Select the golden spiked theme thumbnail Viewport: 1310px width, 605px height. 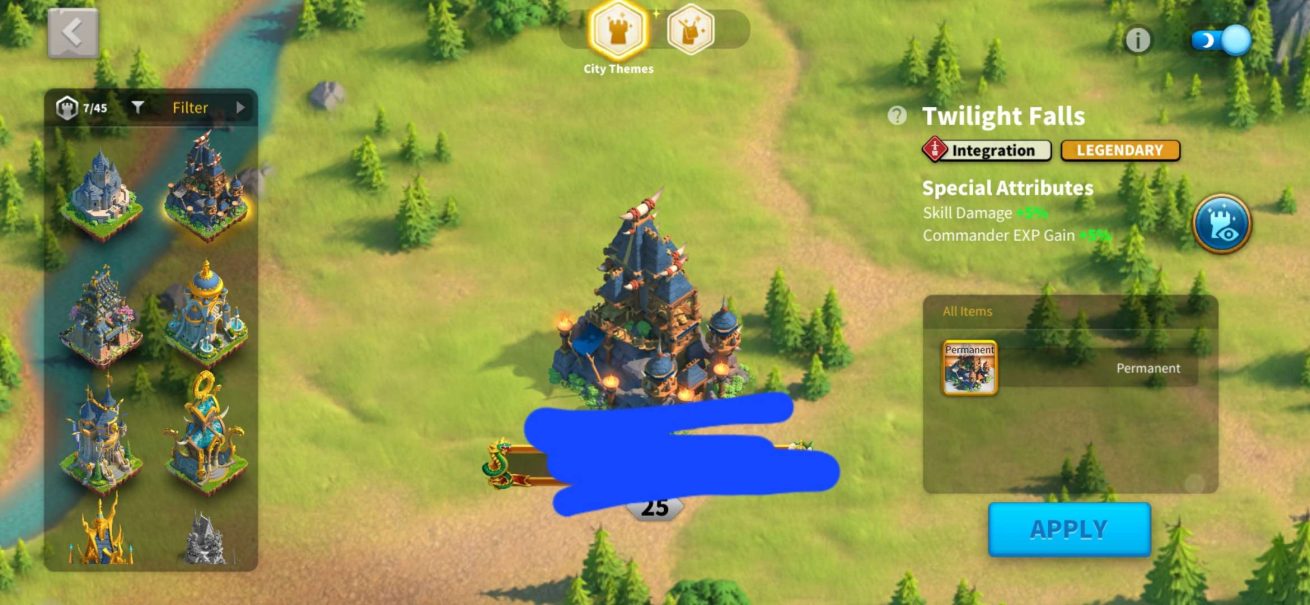pyautogui.click(x=100, y=533)
